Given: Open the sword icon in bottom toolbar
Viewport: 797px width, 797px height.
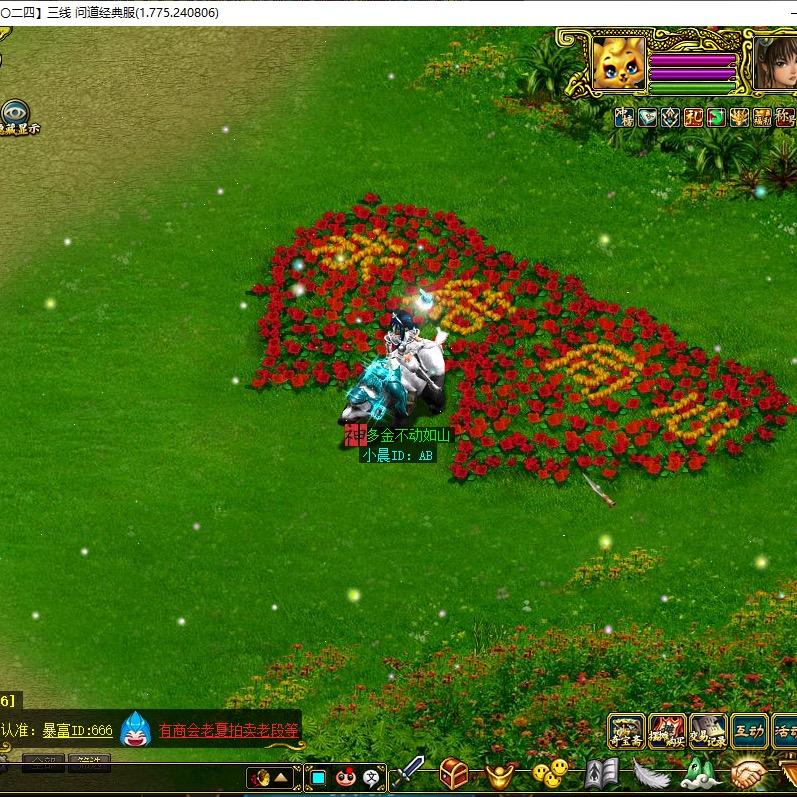Looking at the screenshot, I should 412,772.
